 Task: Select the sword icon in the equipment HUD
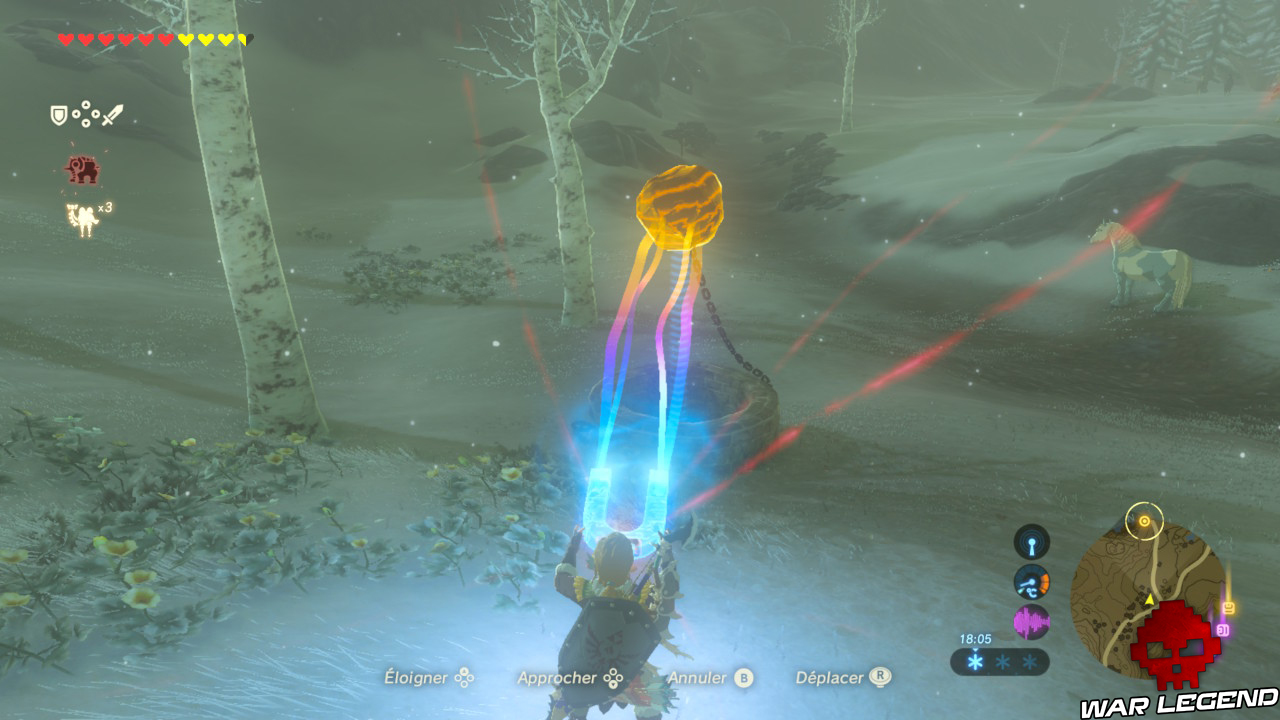tap(112, 115)
